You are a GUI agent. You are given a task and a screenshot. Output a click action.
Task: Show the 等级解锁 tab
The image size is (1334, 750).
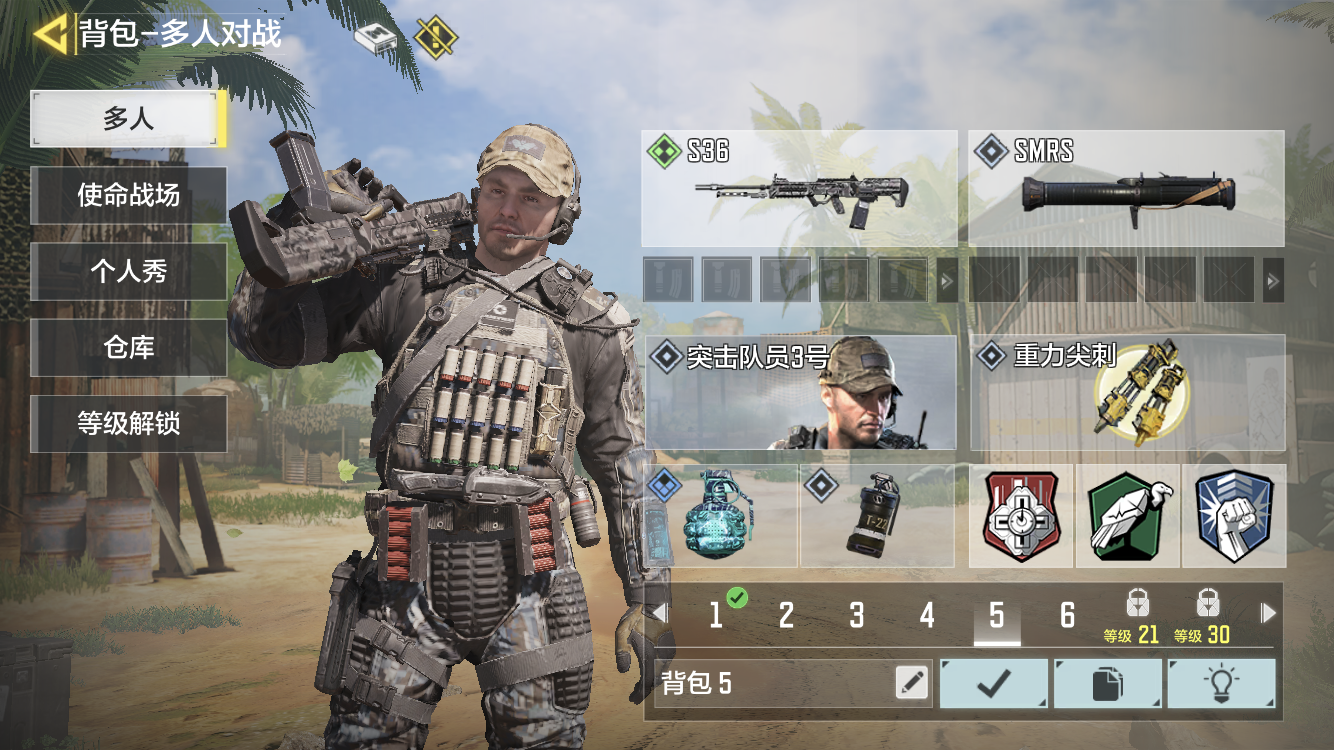[x=129, y=423]
